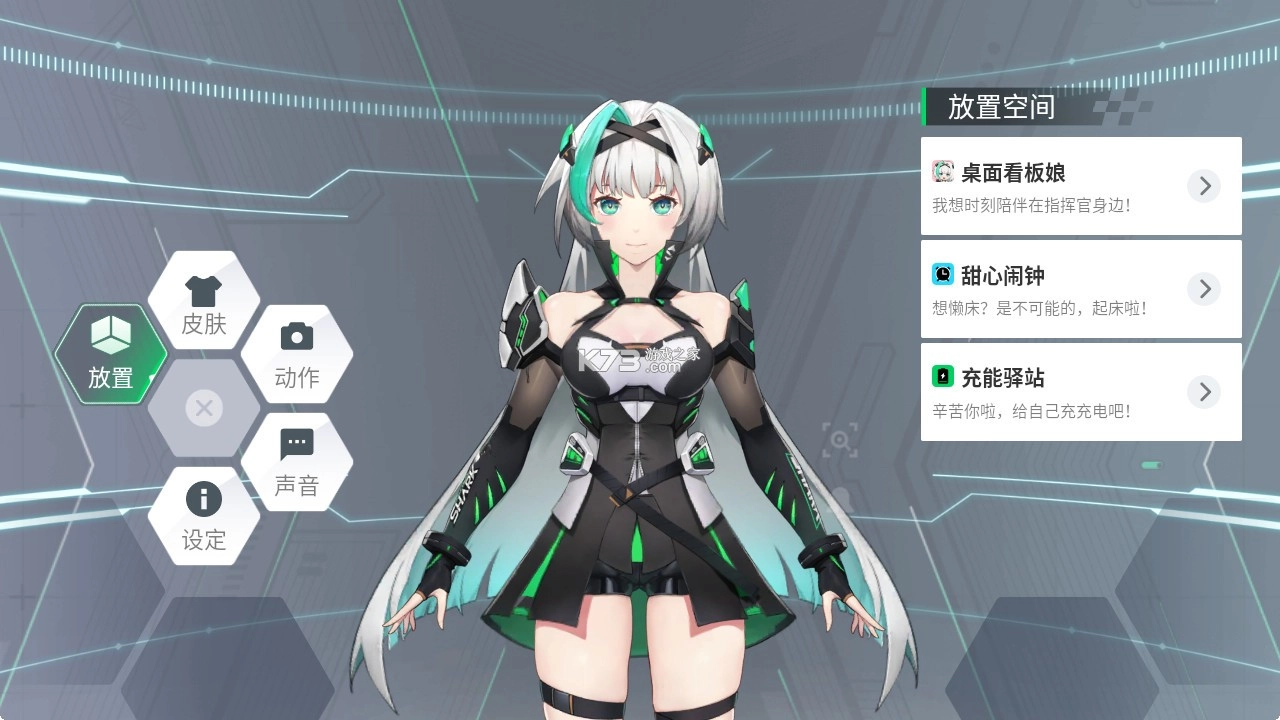Image resolution: width=1280 pixels, height=720 pixels.
Task: Select the blue alarm clock icon for 甜心闹钟
Action: pyautogui.click(x=941, y=275)
